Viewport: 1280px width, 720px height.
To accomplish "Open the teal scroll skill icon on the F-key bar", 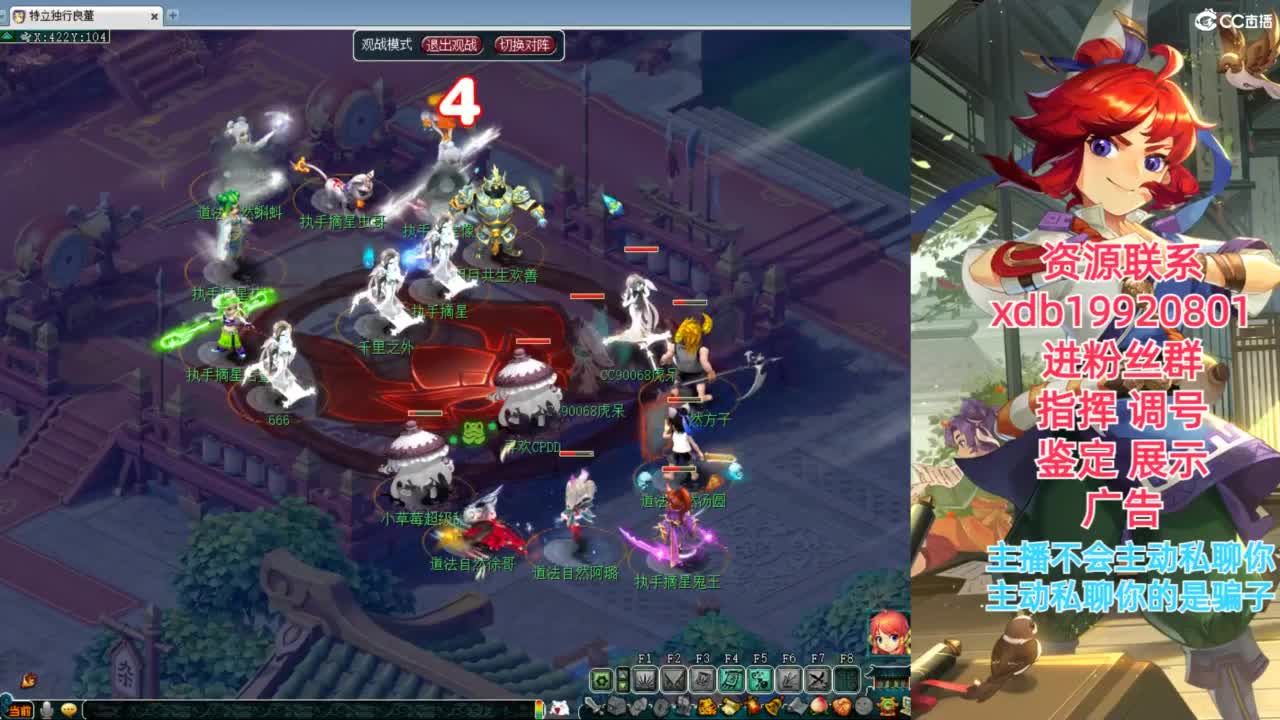I will [731, 679].
